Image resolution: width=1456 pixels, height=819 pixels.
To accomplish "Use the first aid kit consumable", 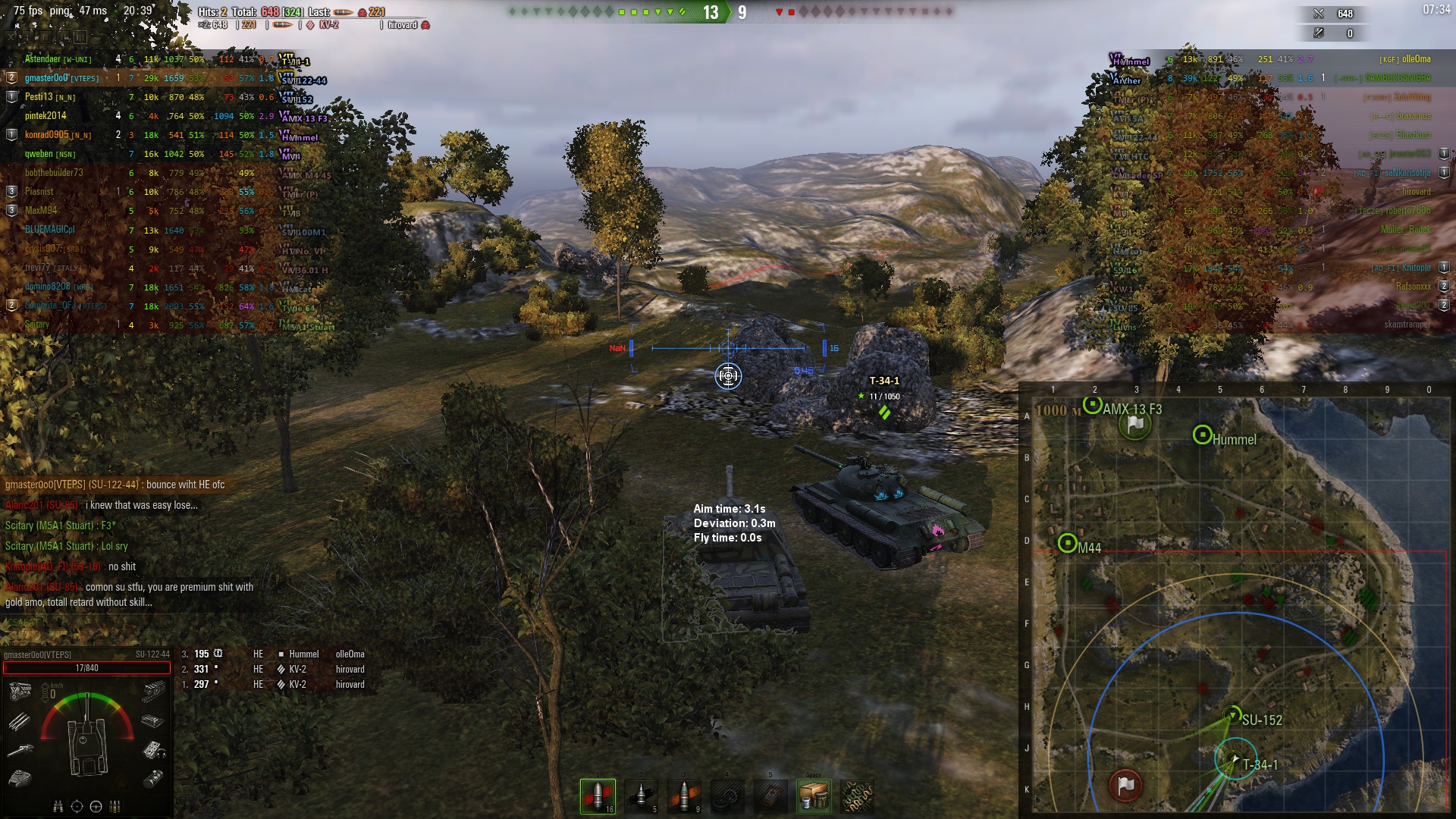I will point(771,796).
